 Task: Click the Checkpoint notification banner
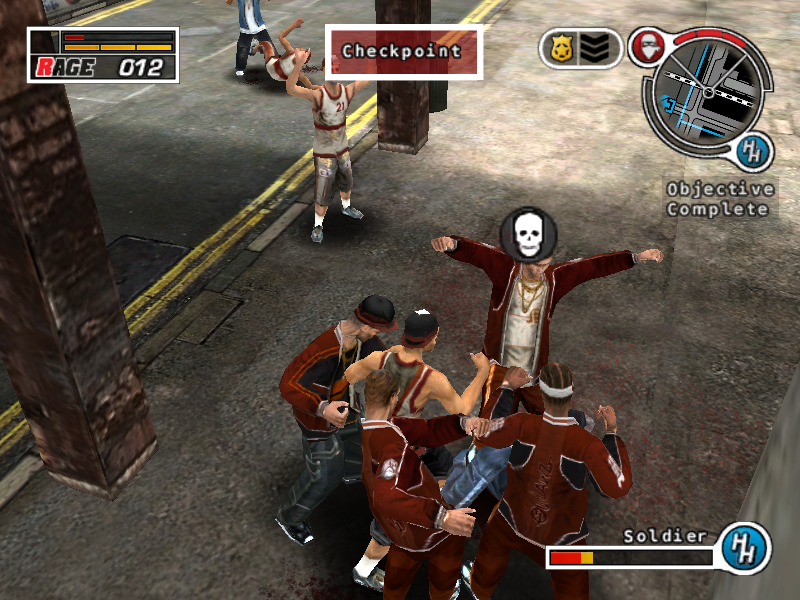(403, 51)
